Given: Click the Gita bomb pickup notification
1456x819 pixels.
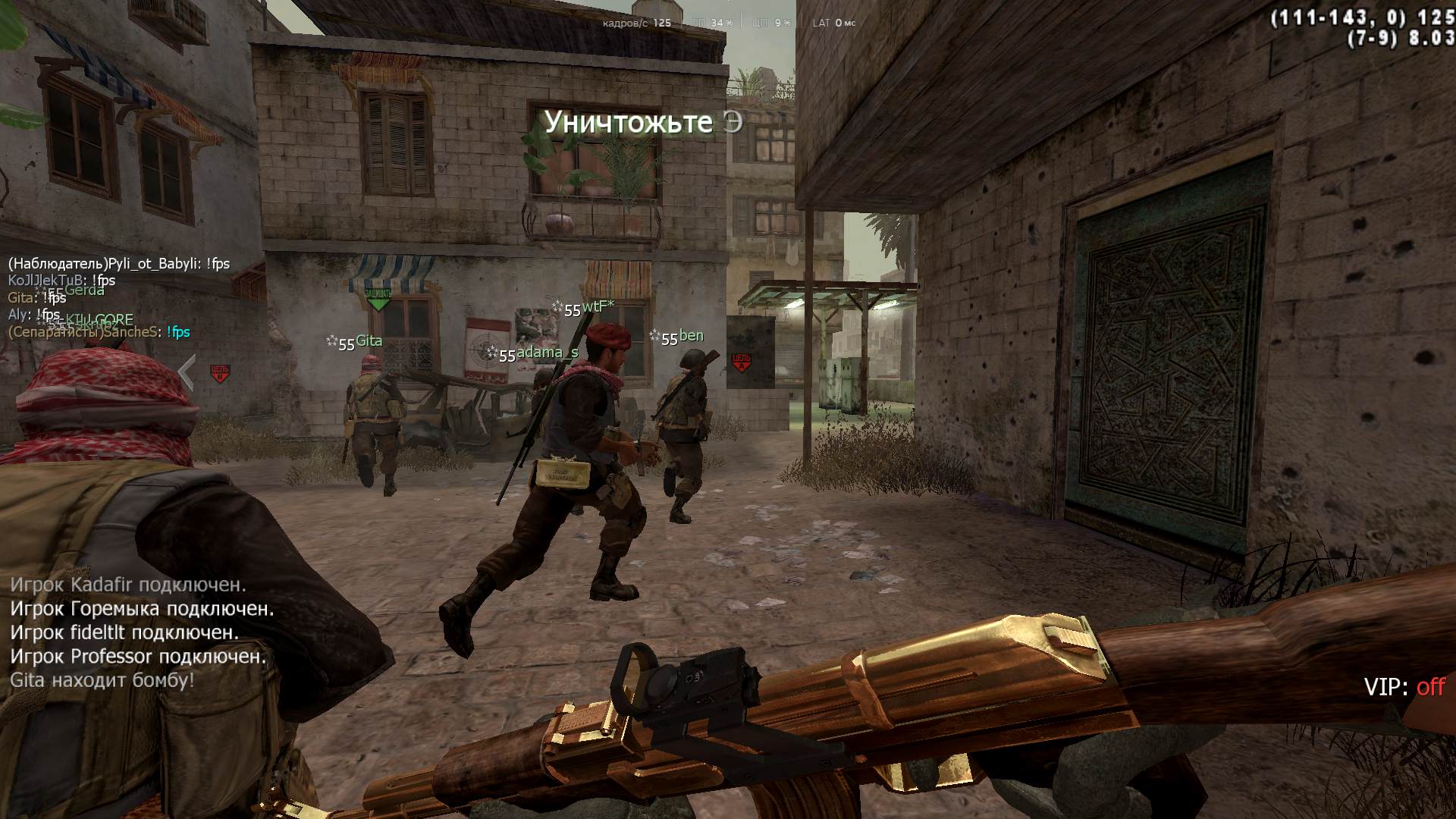Looking at the screenshot, I should (102, 680).
